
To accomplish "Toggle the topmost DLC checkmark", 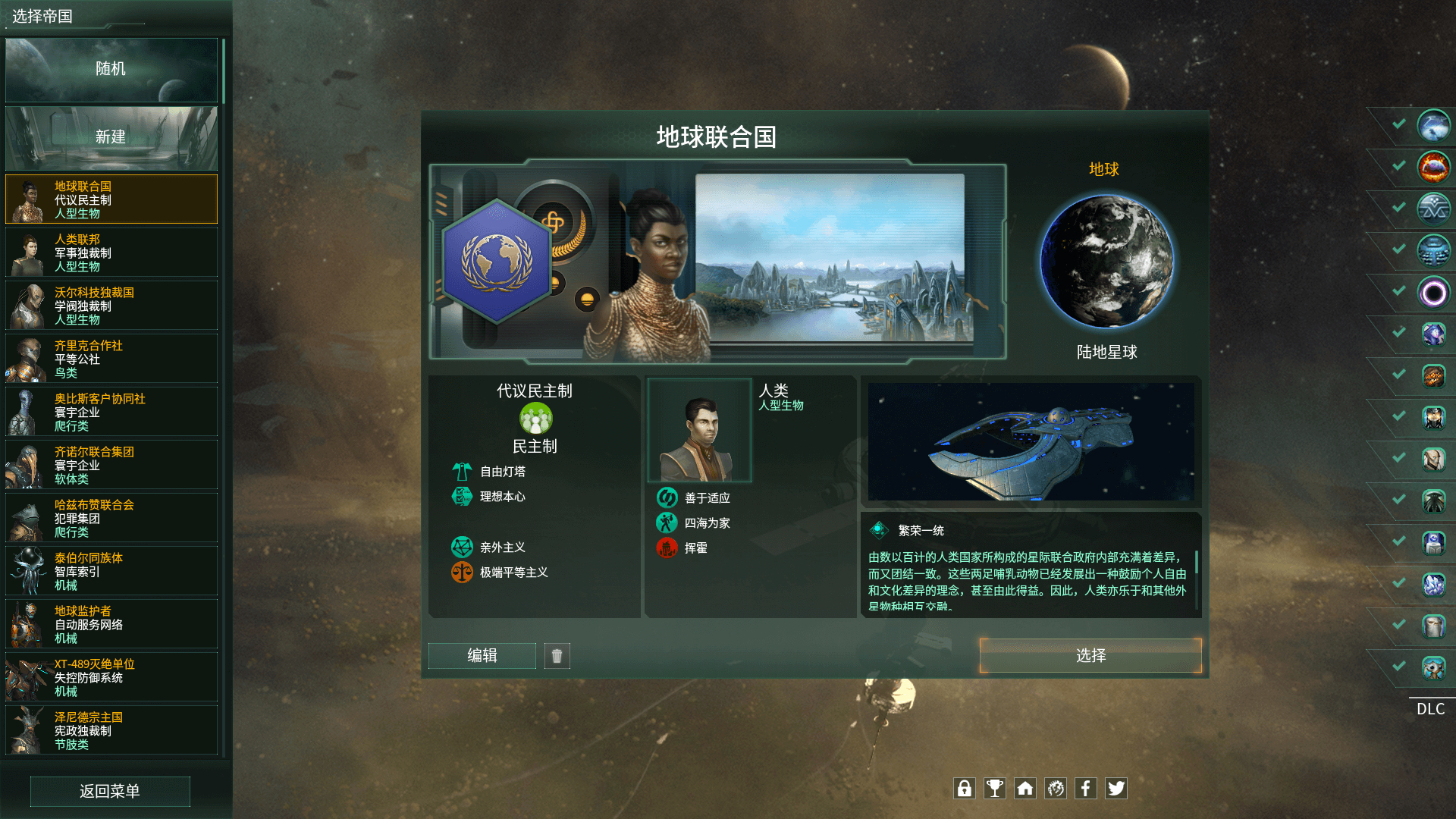I will pos(1398,125).
